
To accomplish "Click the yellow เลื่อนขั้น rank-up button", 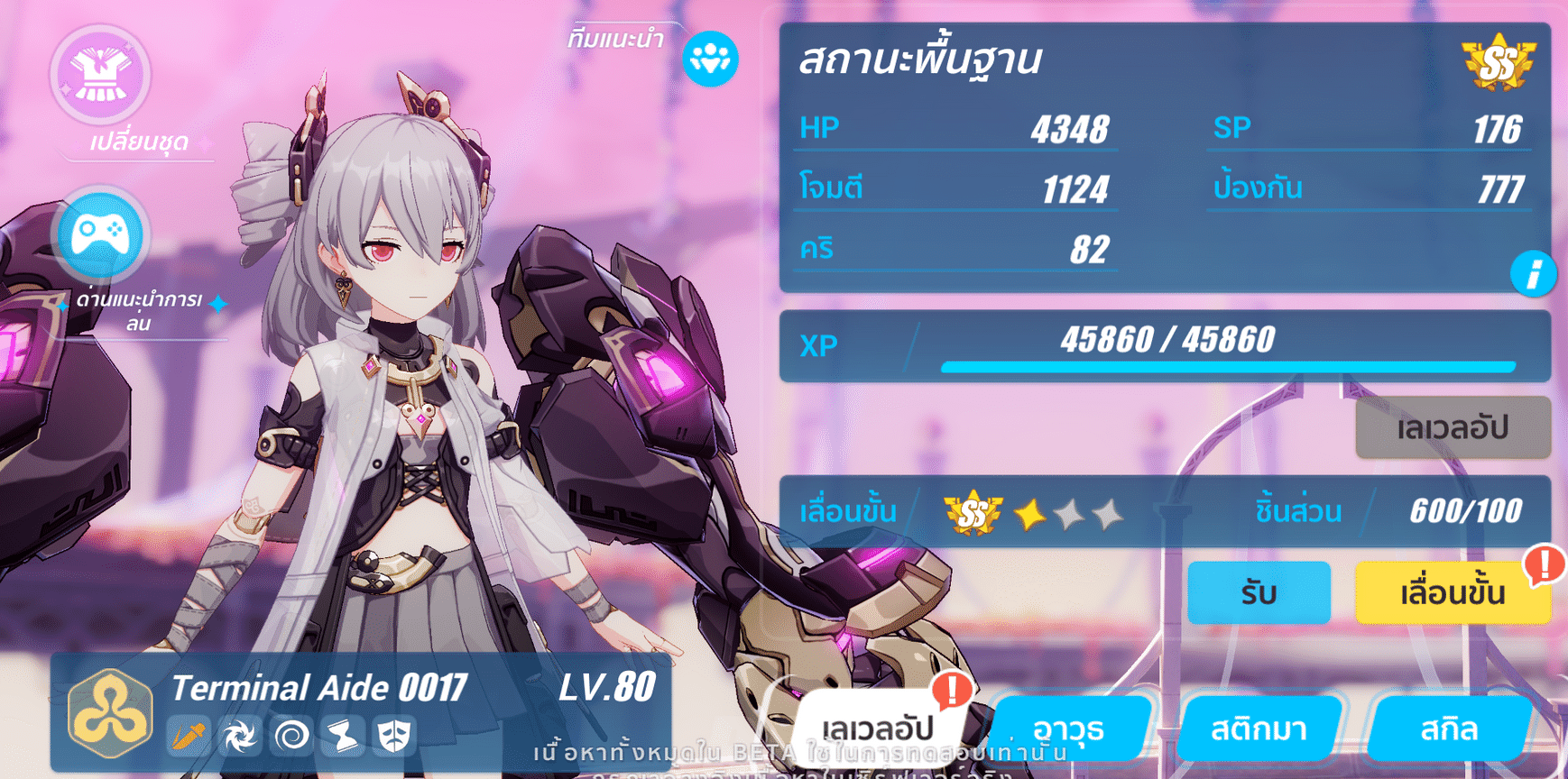I will point(1453,593).
